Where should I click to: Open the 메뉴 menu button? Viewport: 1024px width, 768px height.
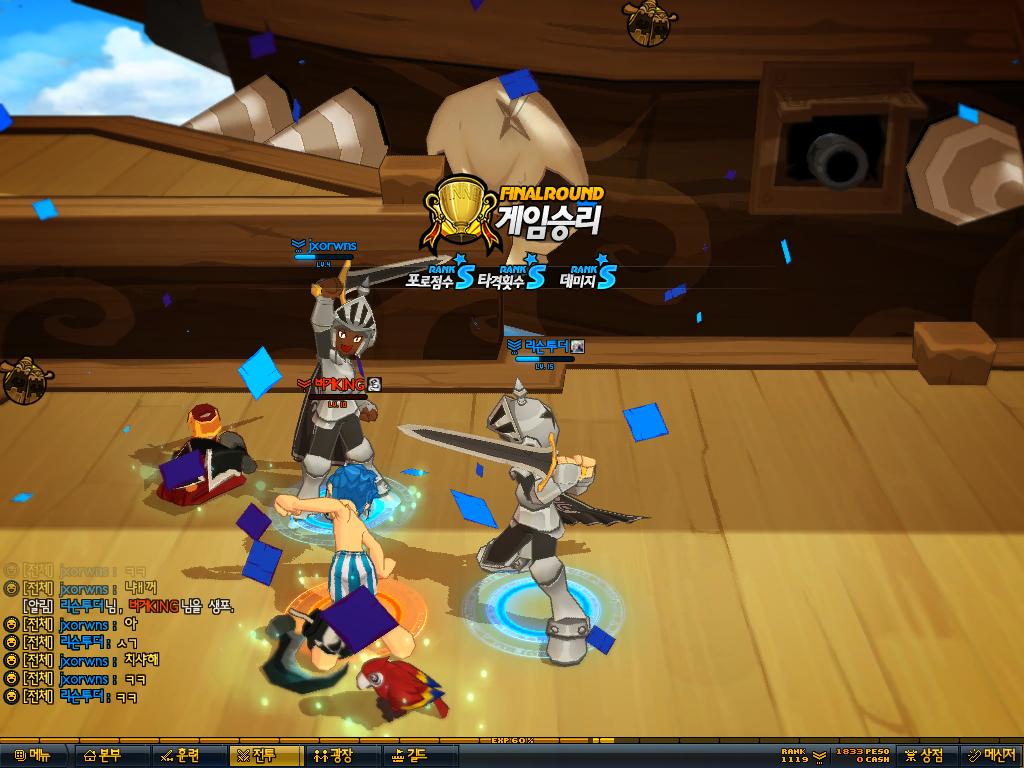pos(34,756)
